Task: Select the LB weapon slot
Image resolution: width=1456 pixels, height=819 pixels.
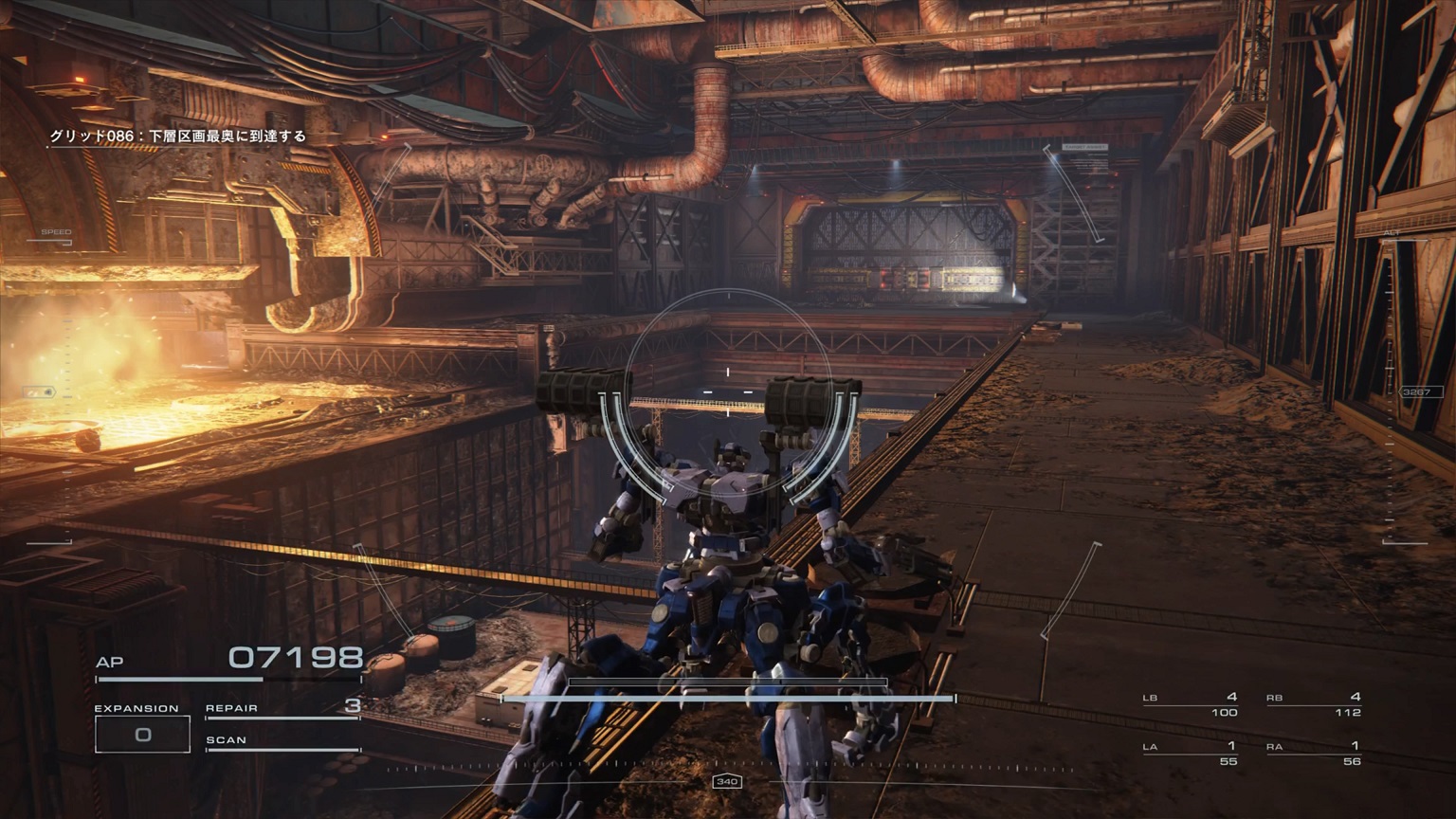Action: [1191, 704]
